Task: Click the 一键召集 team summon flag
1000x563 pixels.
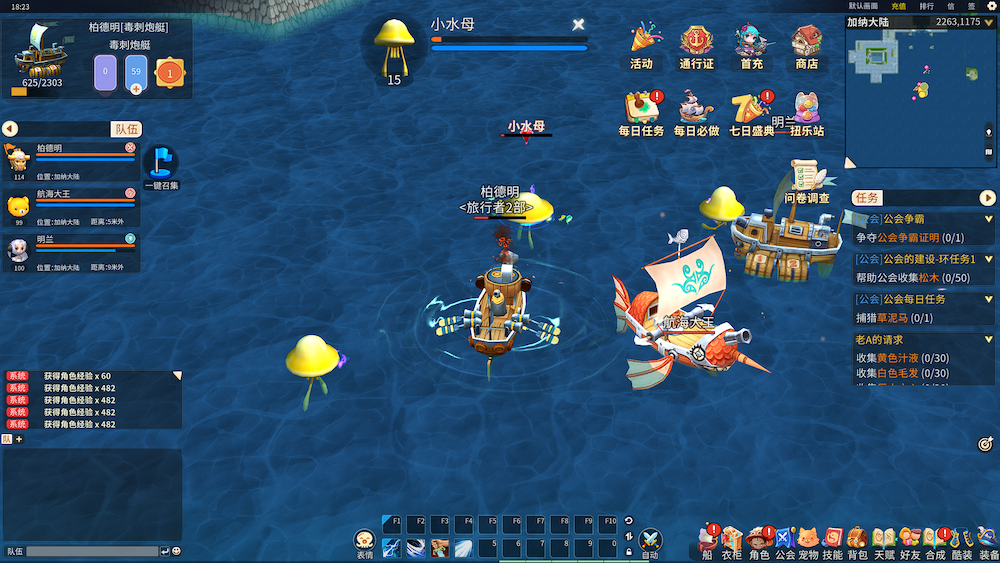Action: (161, 163)
